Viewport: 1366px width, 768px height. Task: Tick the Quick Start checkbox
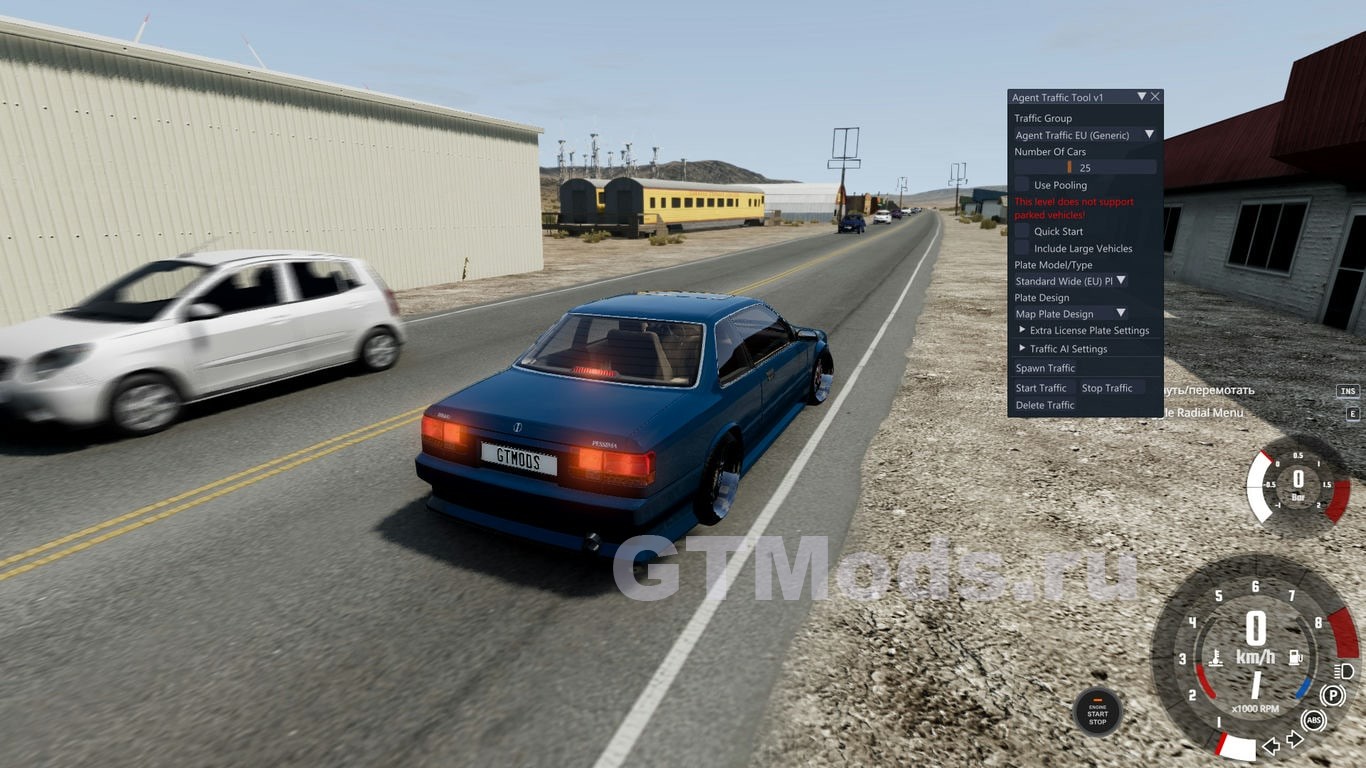pos(1022,231)
